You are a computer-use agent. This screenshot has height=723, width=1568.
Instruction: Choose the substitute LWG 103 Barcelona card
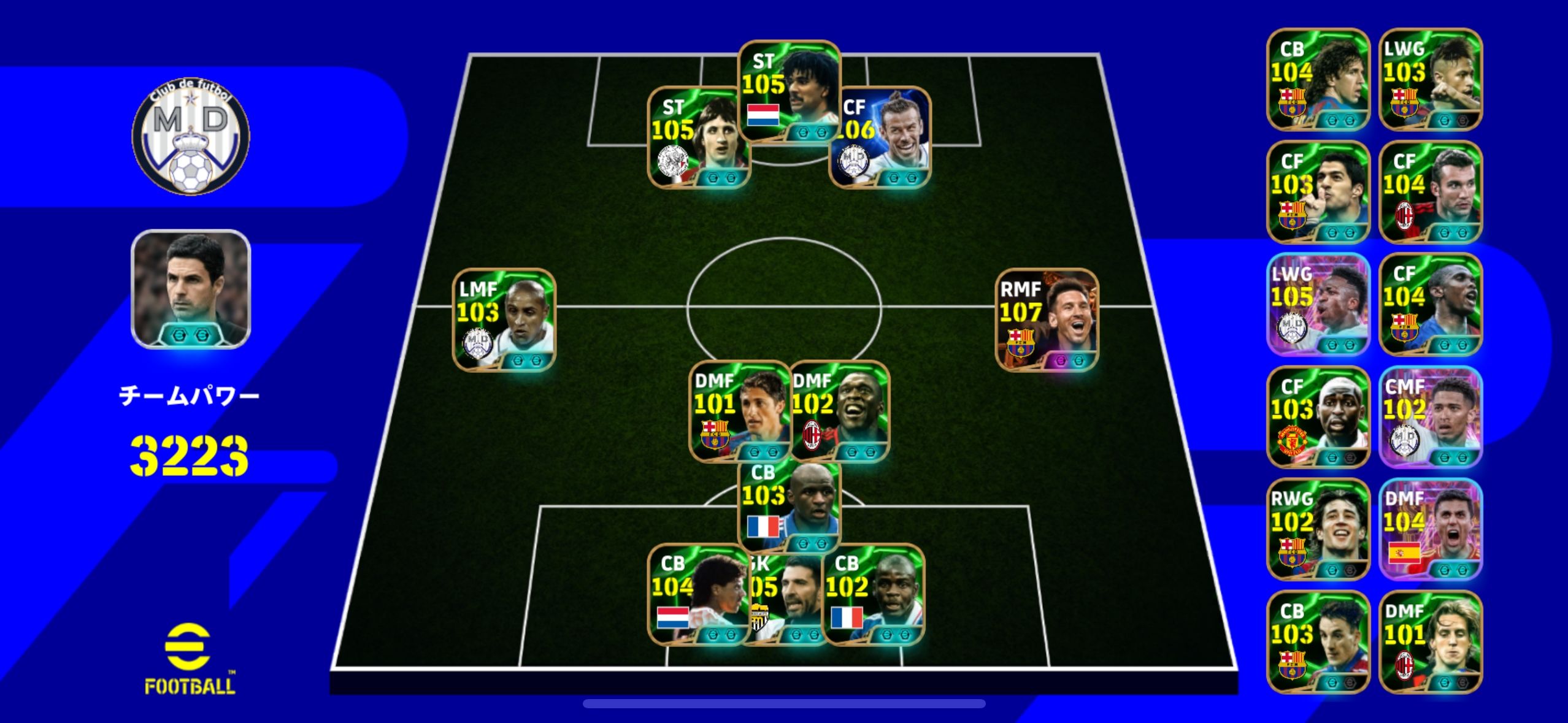coord(1431,79)
